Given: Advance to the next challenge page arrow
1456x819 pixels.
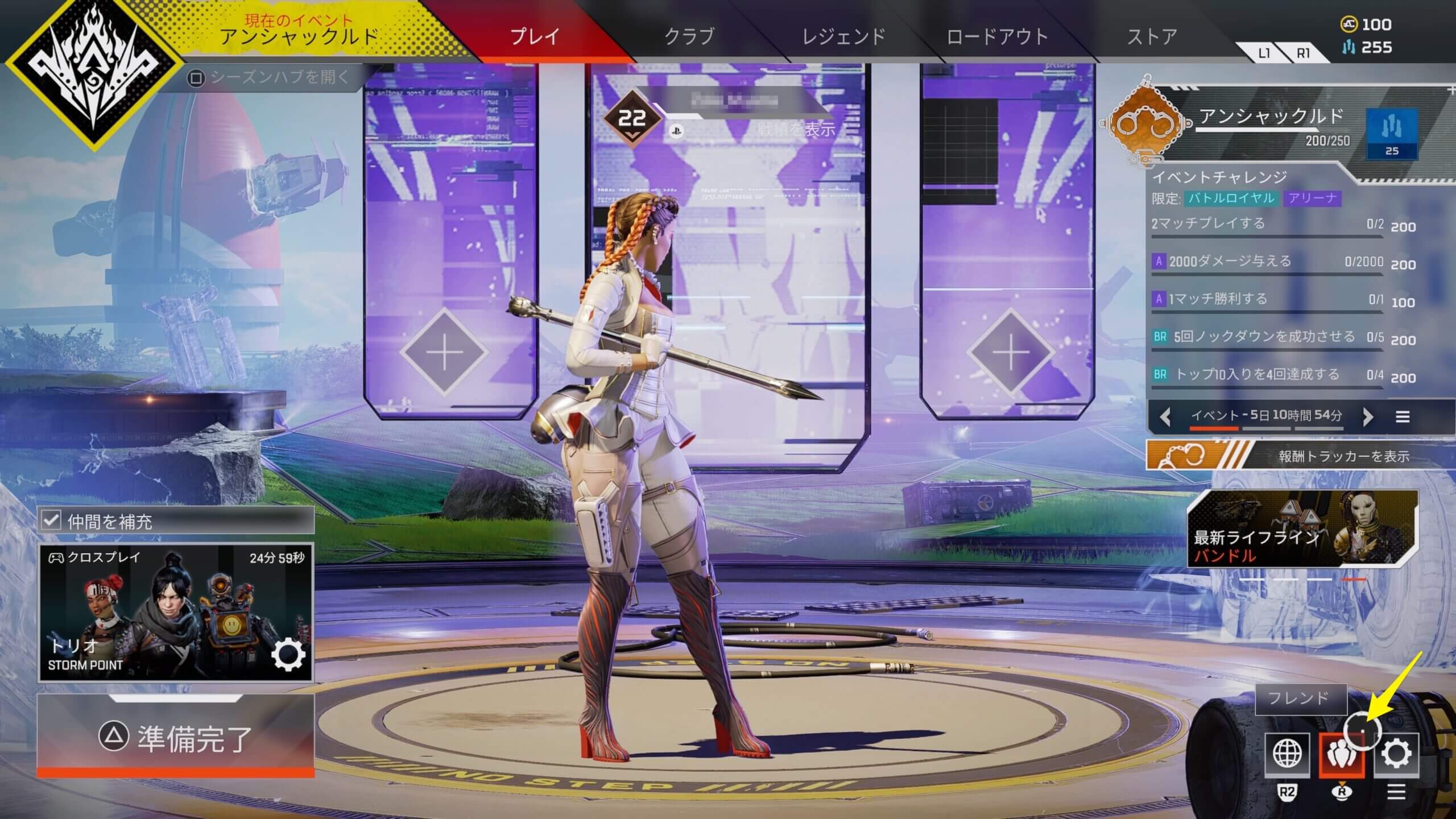Looking at the screenshot, I should pos(1368,417).
